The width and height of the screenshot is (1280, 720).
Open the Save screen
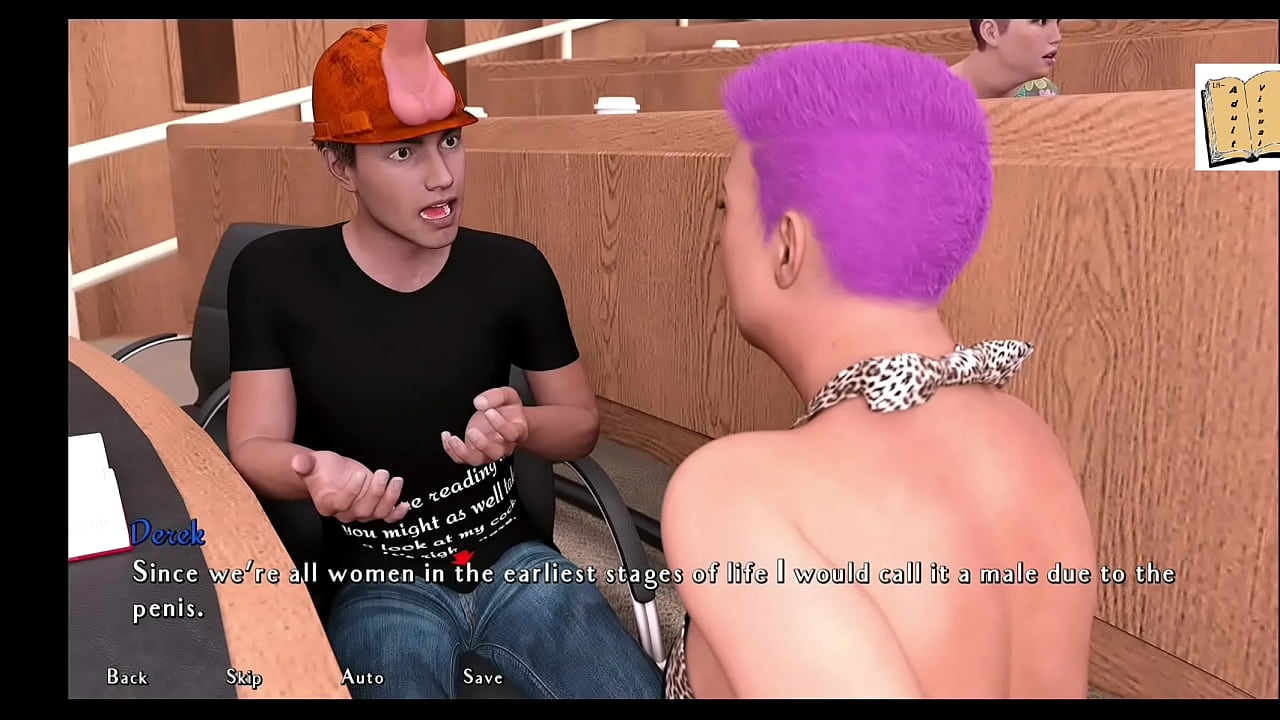tap(483, 677)
